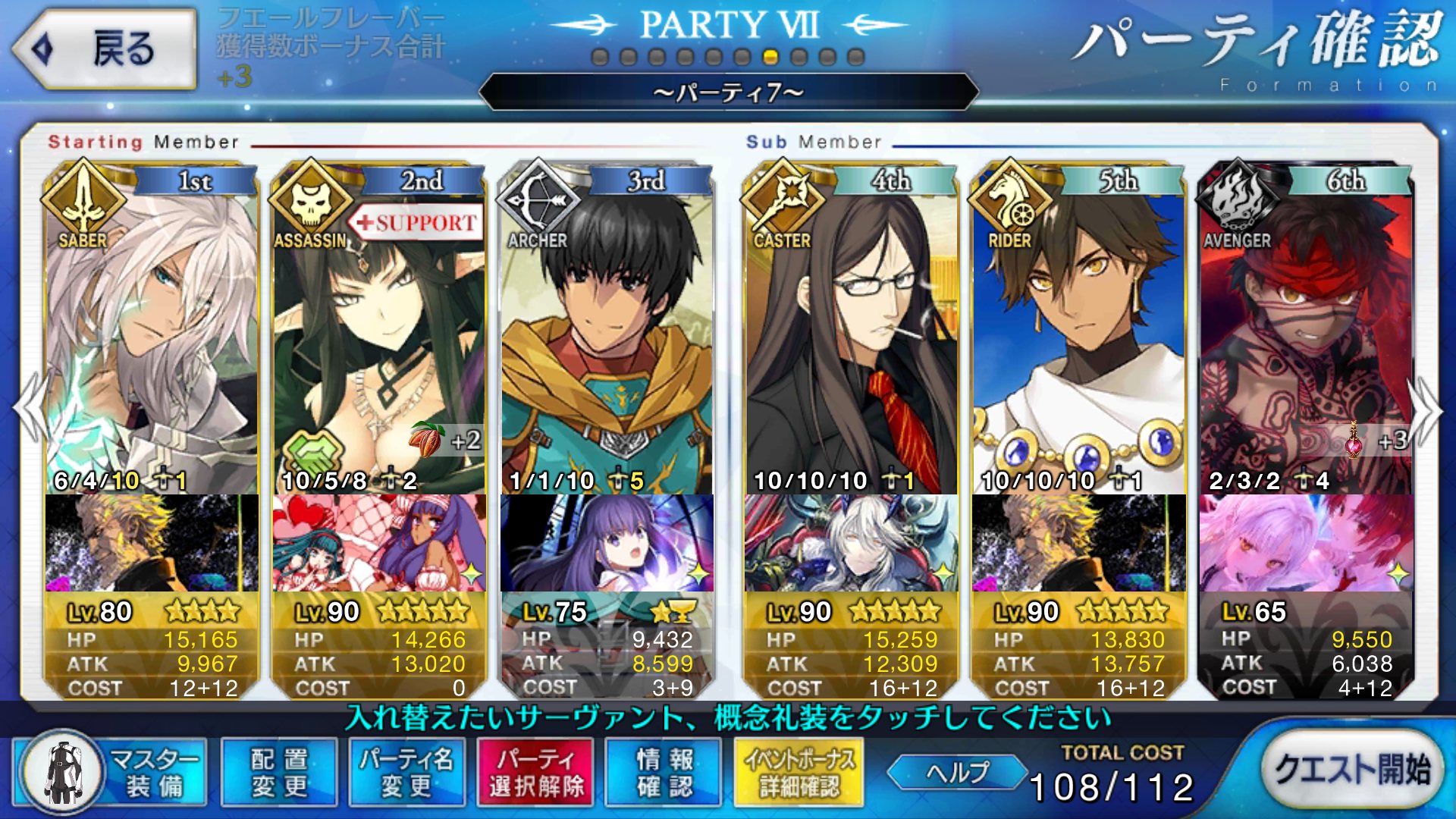Image resolution: width=1456 pixels, height=819 pixels.
Task: Show イベントボーナス詳細確認 details
Action: [799, 772]
